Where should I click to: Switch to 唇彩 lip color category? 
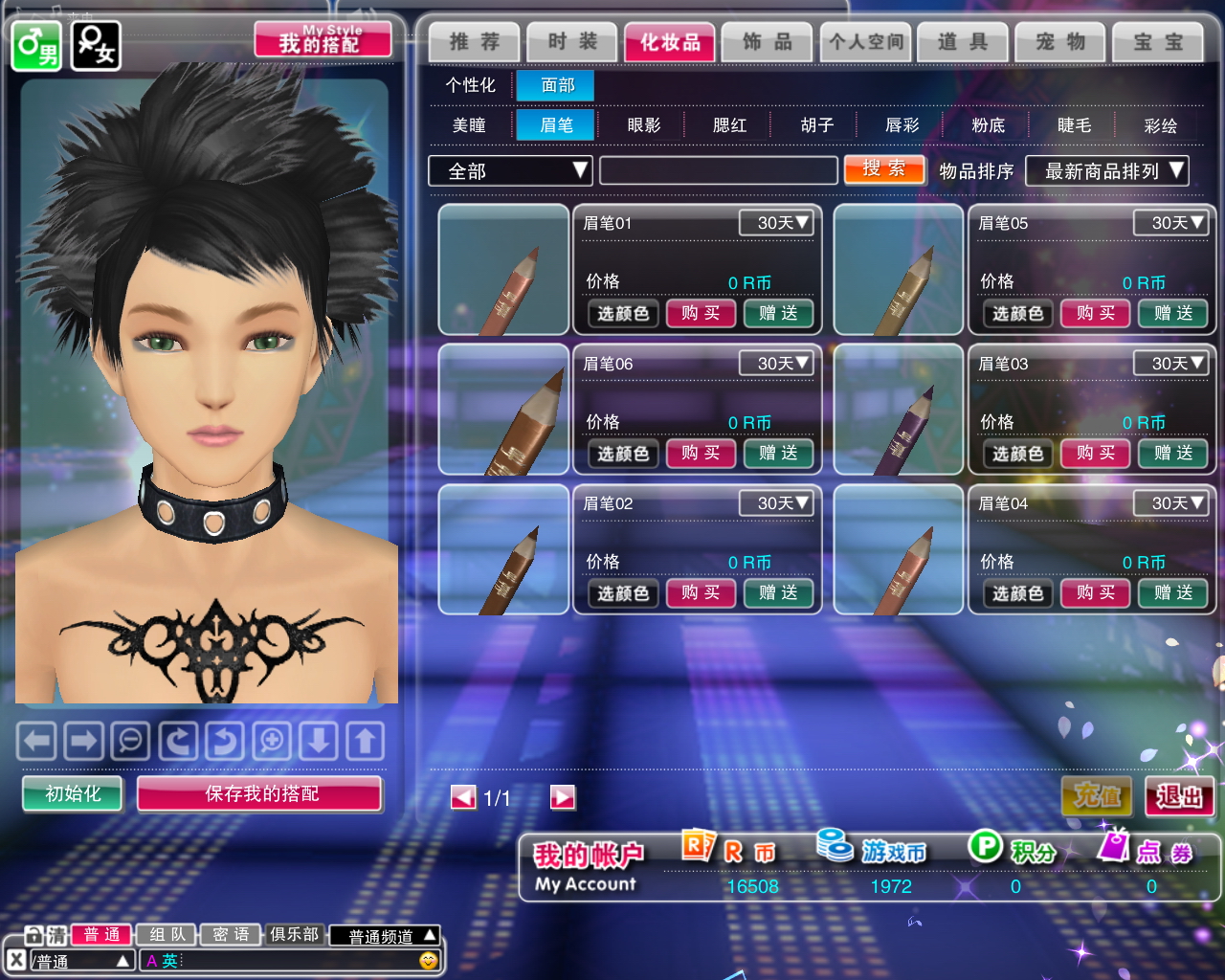(902, 125)
